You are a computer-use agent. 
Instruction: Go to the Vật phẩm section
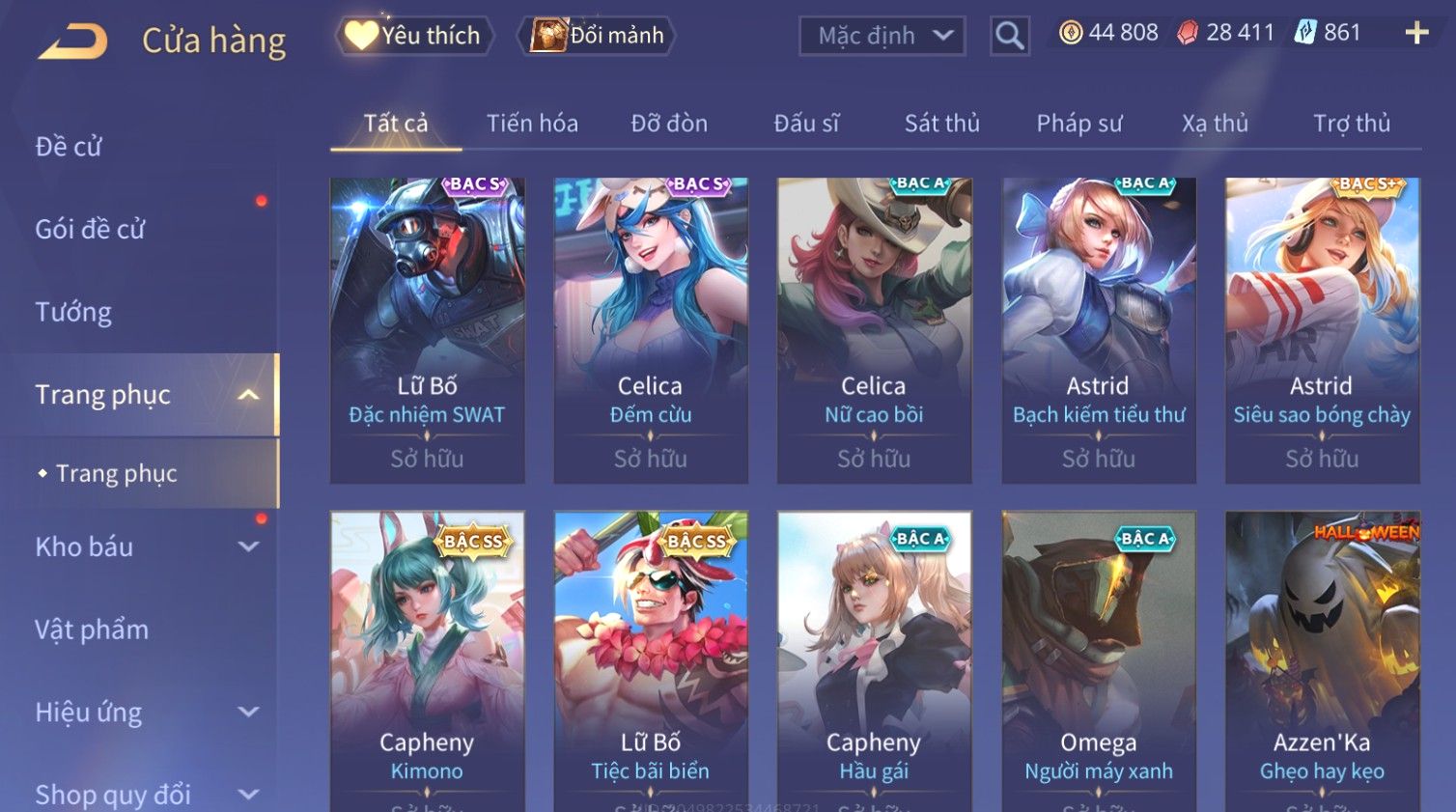coord(92,630)
